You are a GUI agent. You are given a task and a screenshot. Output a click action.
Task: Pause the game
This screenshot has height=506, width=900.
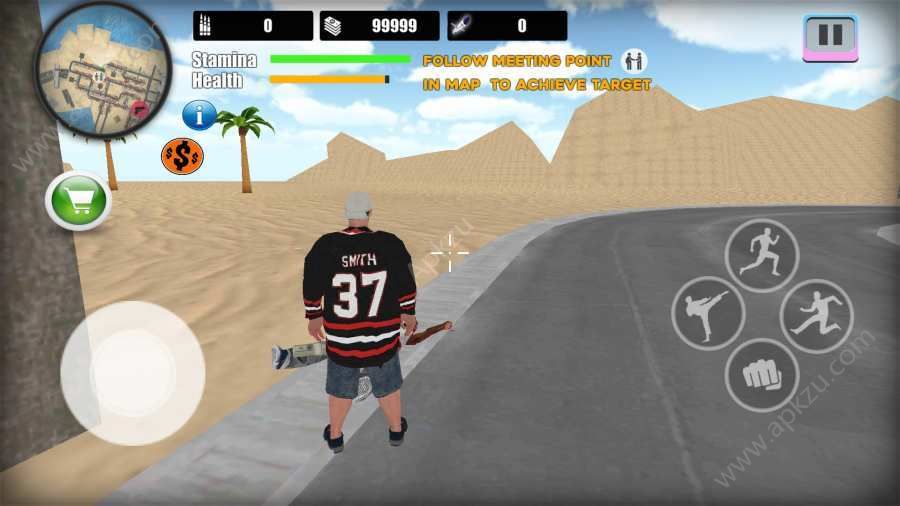click(x=830, y=37)
